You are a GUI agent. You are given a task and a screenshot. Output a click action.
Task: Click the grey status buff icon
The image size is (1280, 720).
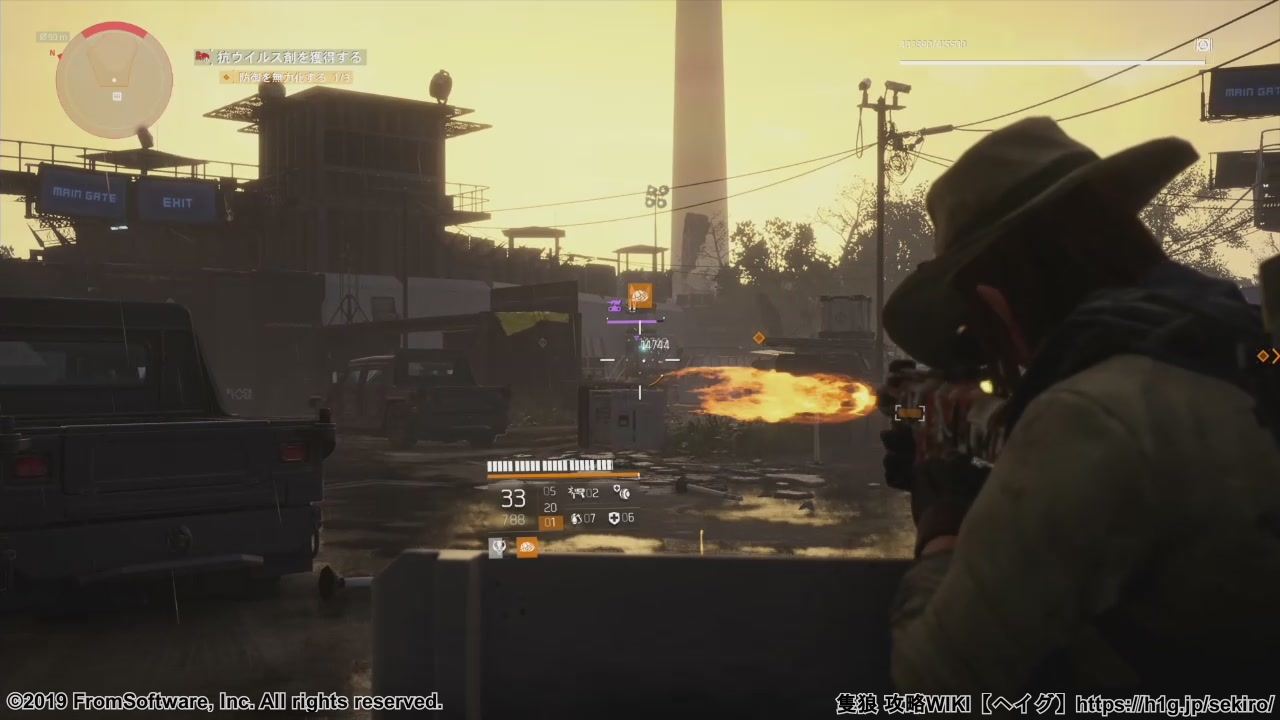(497, 547)
